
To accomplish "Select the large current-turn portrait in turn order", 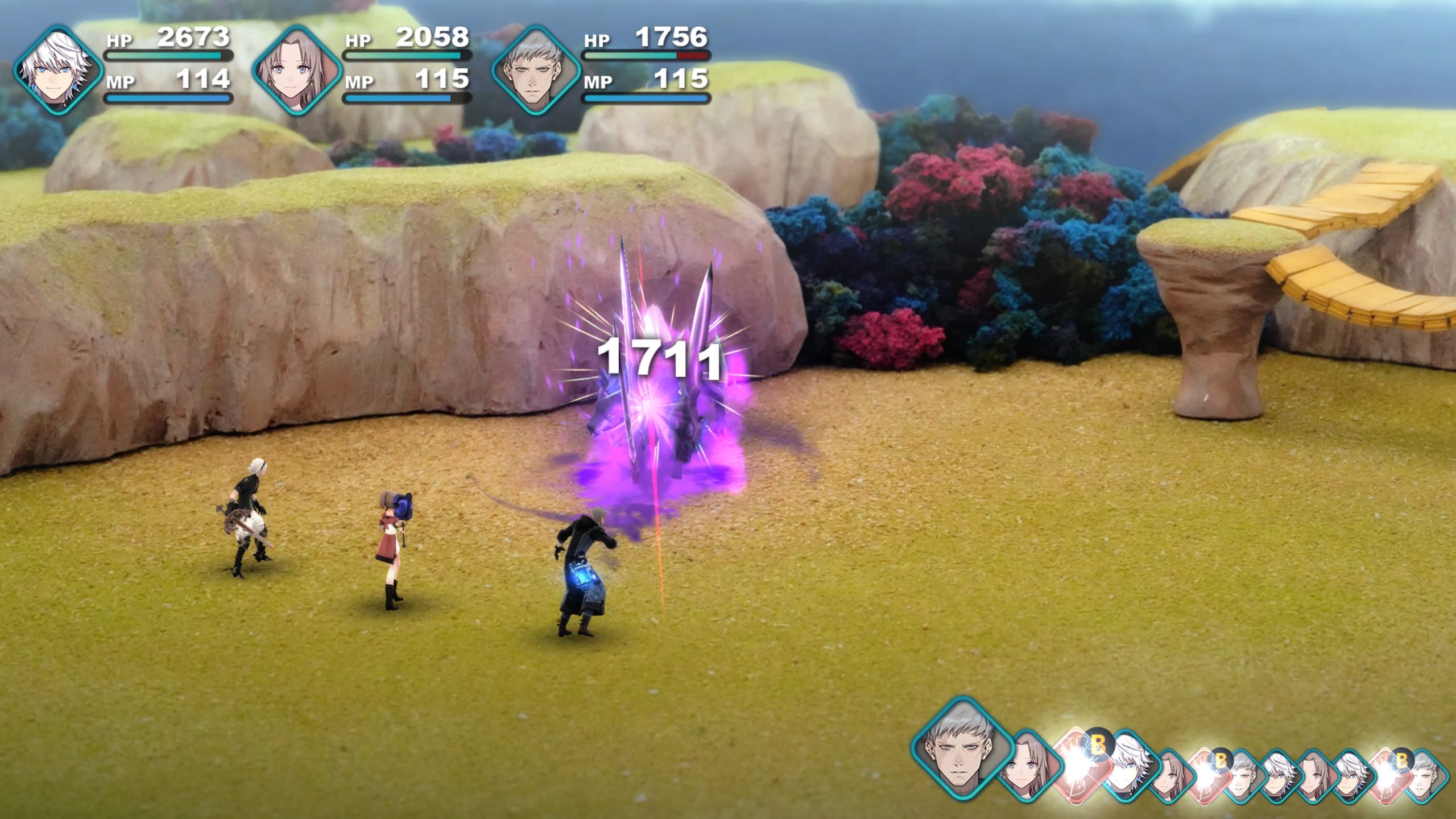I will (962, 748).
